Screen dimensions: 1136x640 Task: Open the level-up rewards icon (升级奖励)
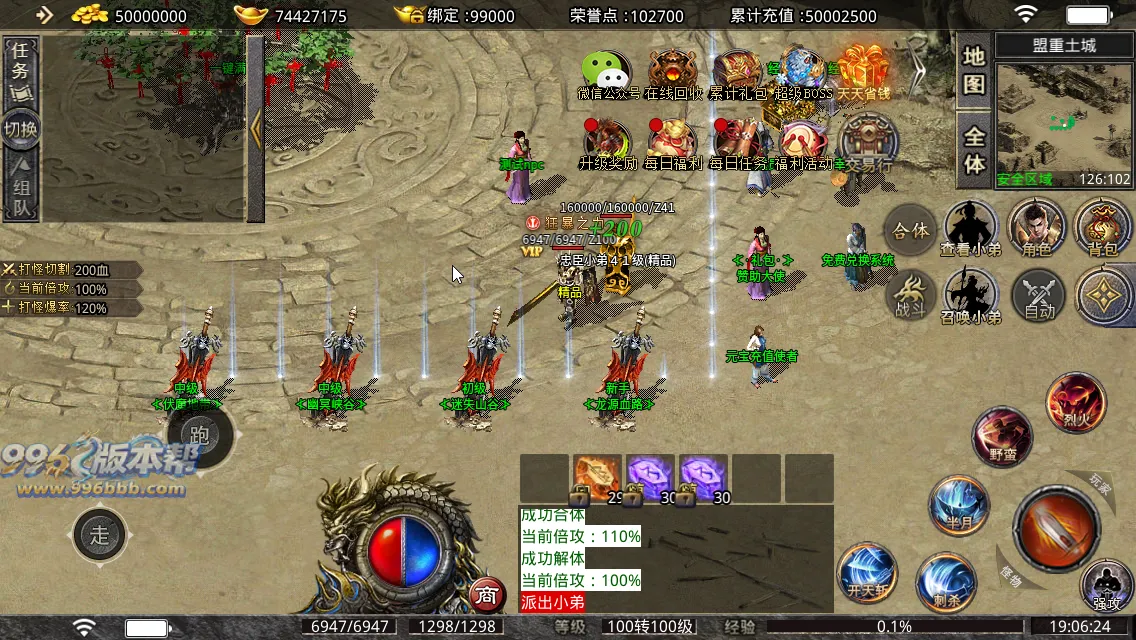point(608,141)
